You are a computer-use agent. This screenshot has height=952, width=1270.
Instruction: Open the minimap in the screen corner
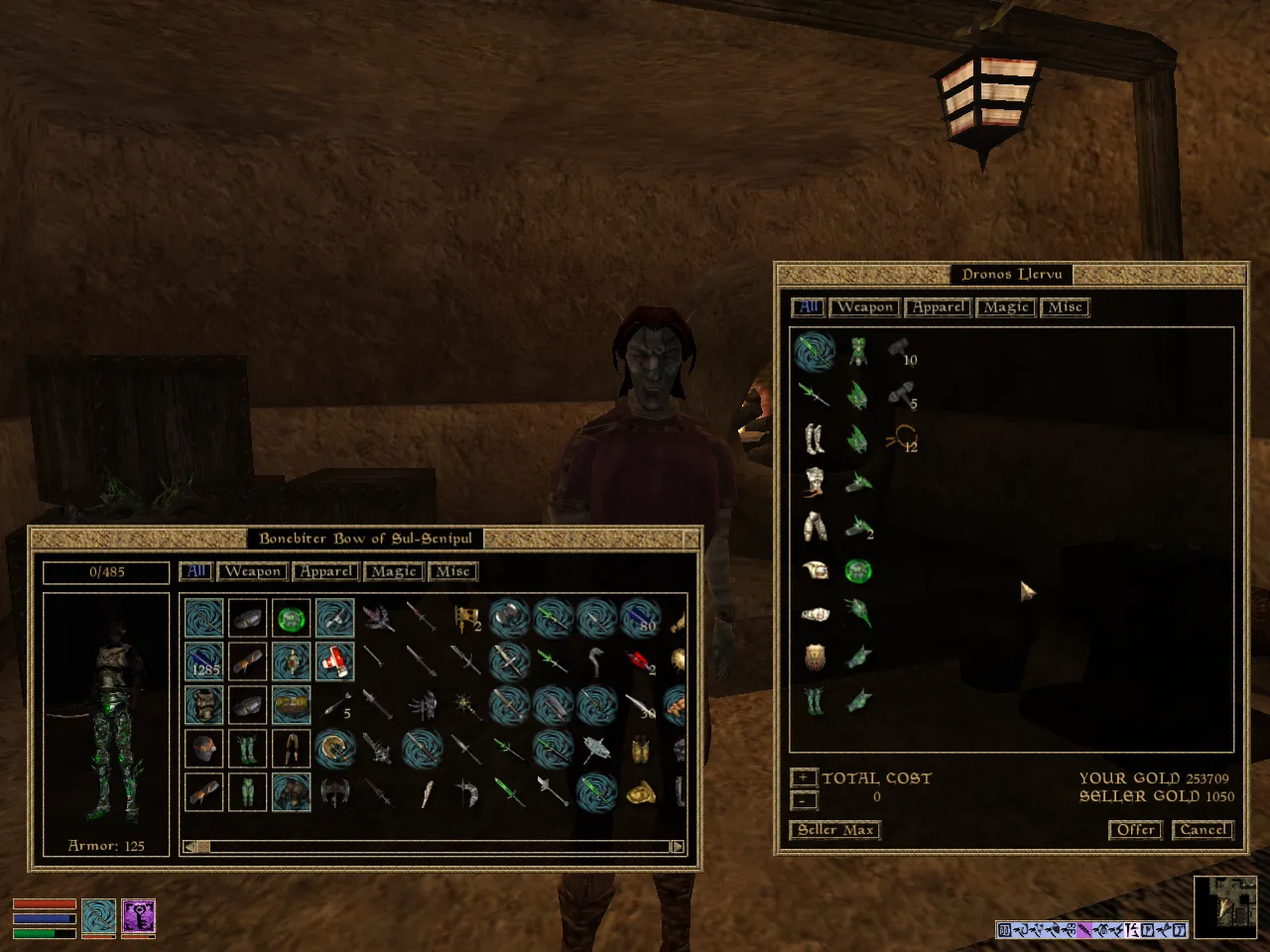(1225, 907)
